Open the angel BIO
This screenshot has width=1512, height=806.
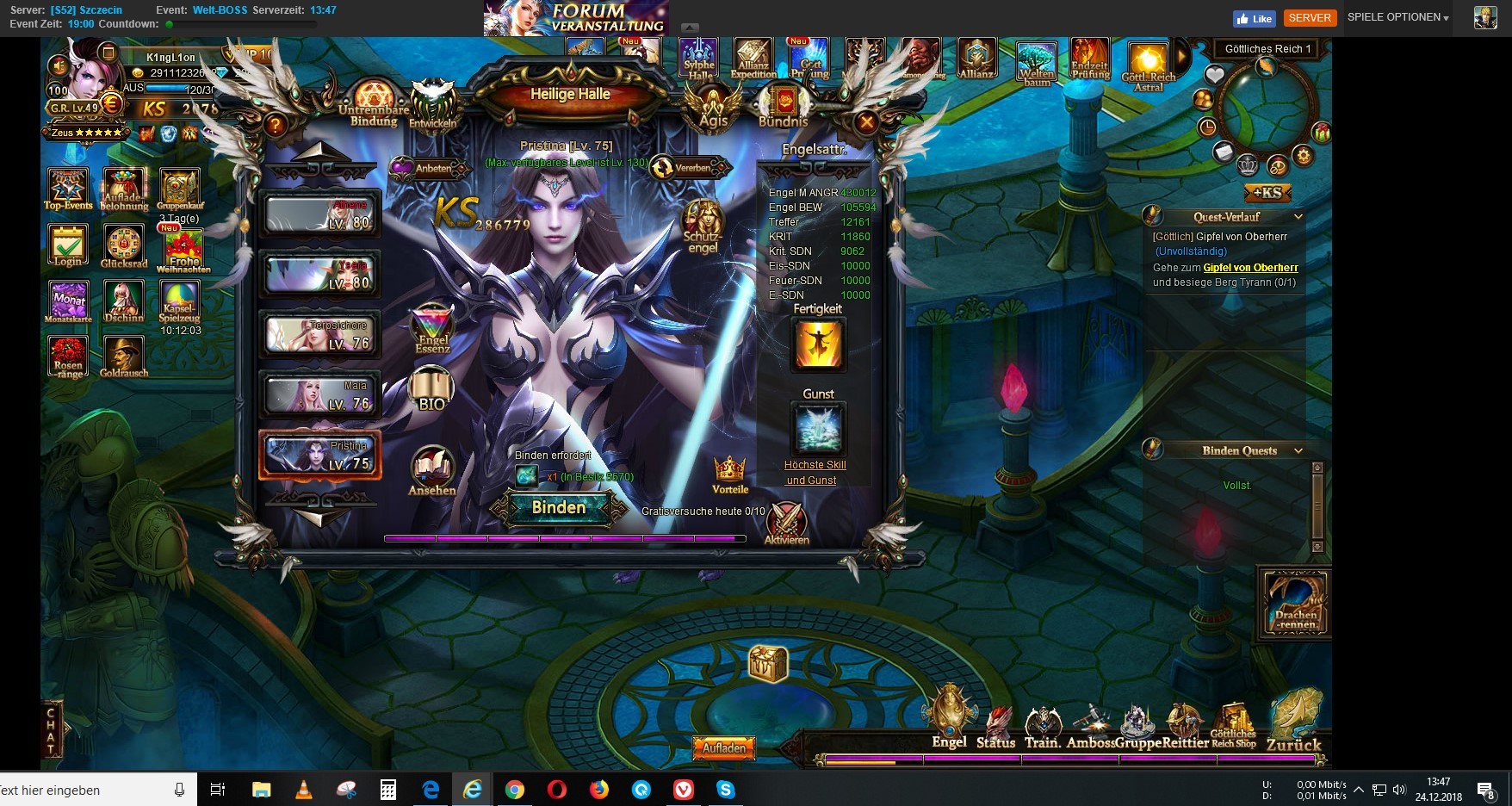click(x=431, y=389)
